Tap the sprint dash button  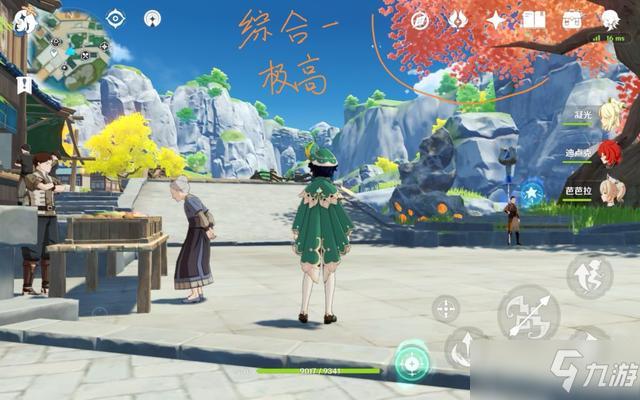[x=590, y=276]
